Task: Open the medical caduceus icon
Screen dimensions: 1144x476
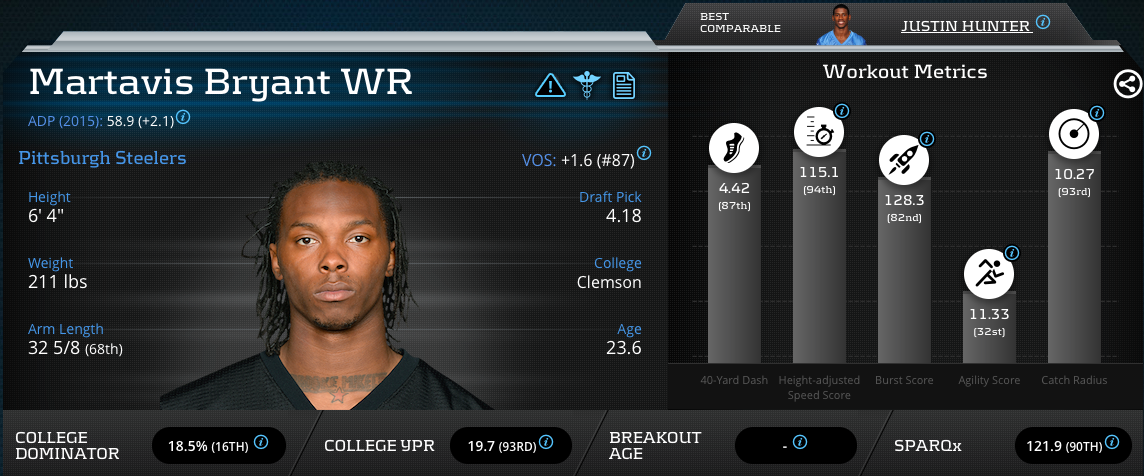Action: point(584,85)
